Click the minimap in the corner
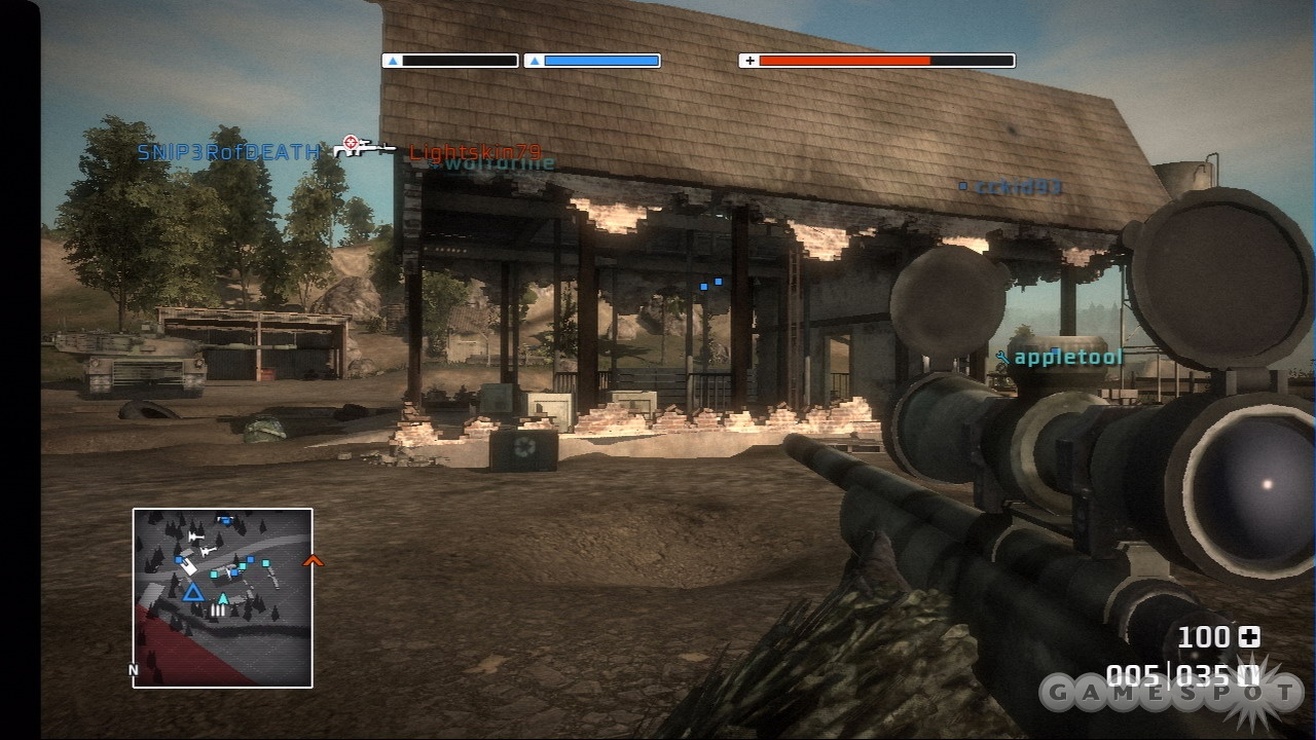The height and width of the screenshot is (740, 1316). click(223, 597)
